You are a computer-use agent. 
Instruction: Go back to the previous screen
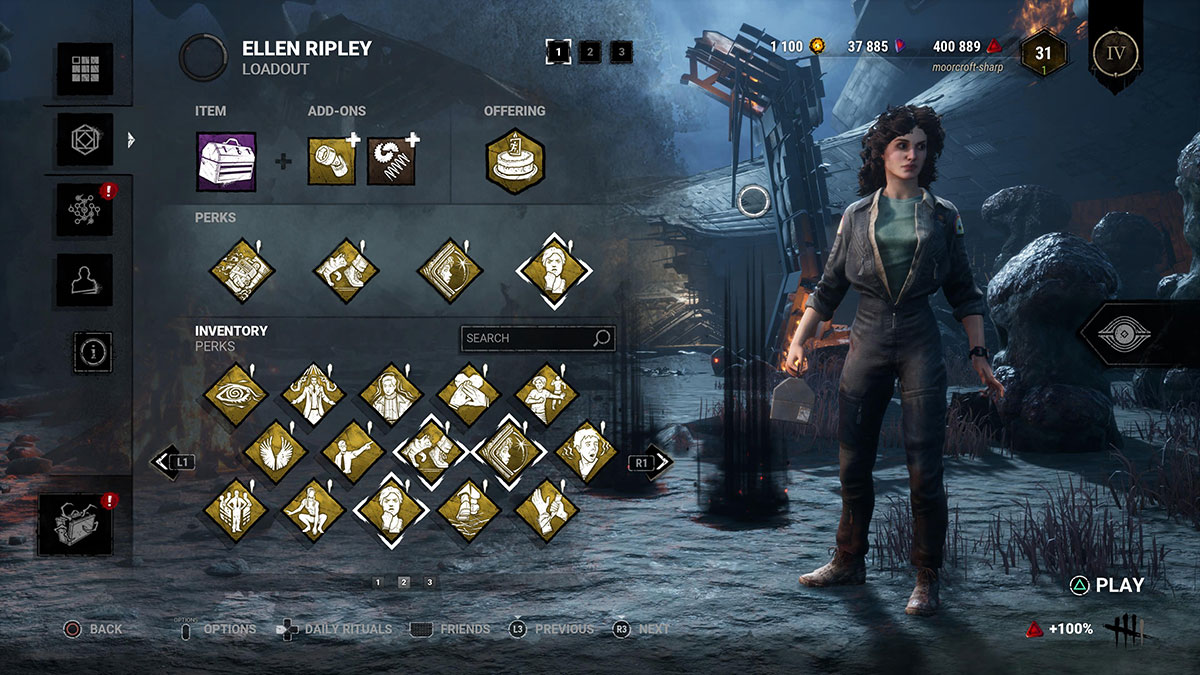tap(93, 629)
